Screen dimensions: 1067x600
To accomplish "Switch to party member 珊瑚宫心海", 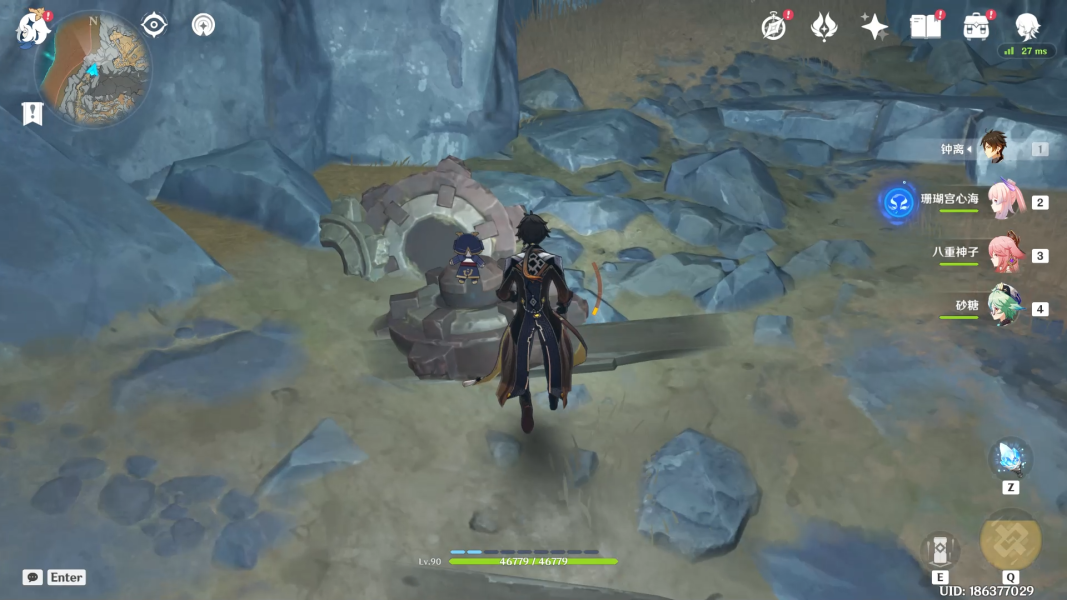I will tap(1003, 201).
